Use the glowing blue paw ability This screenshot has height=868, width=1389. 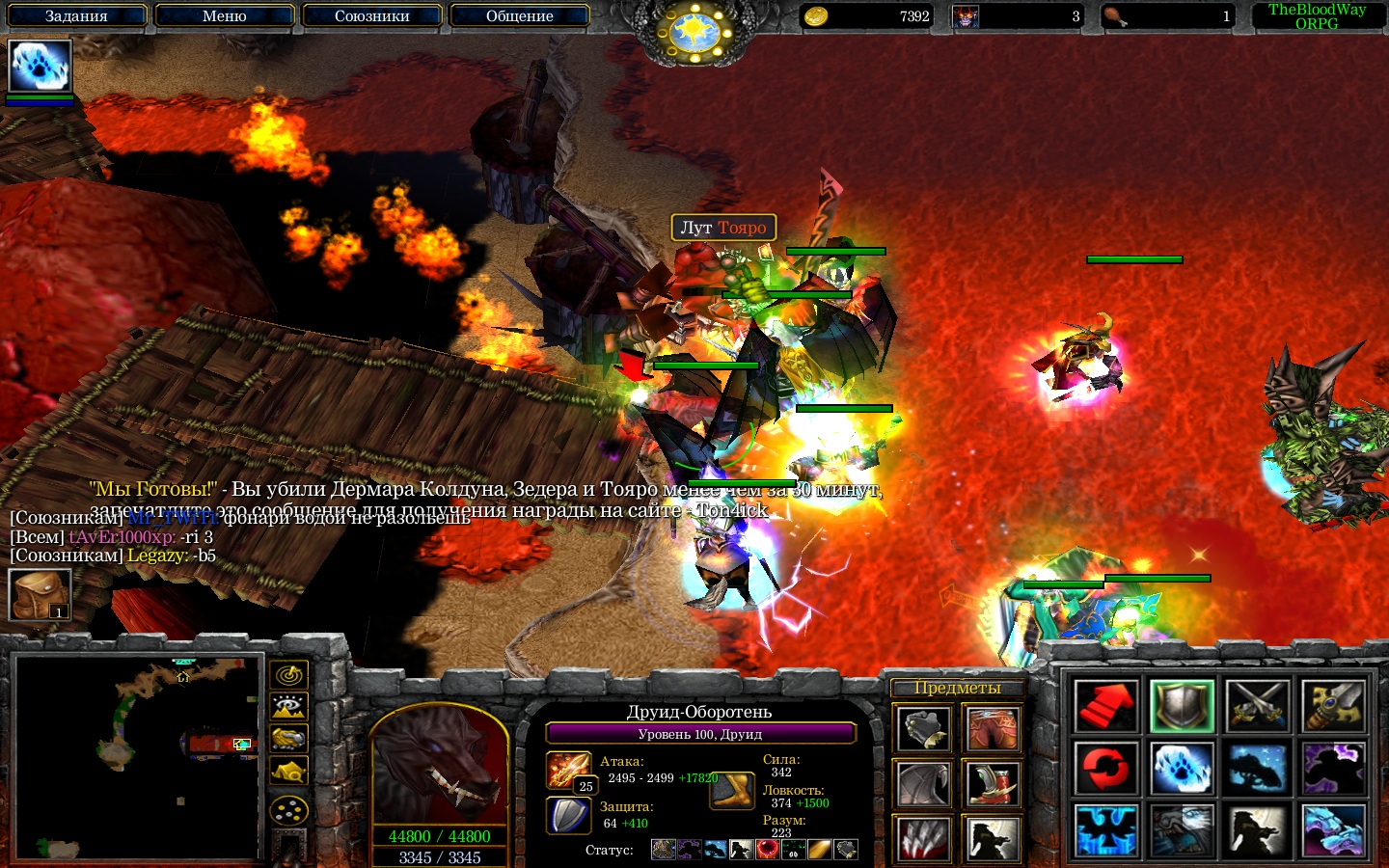tap(1182, 768)
